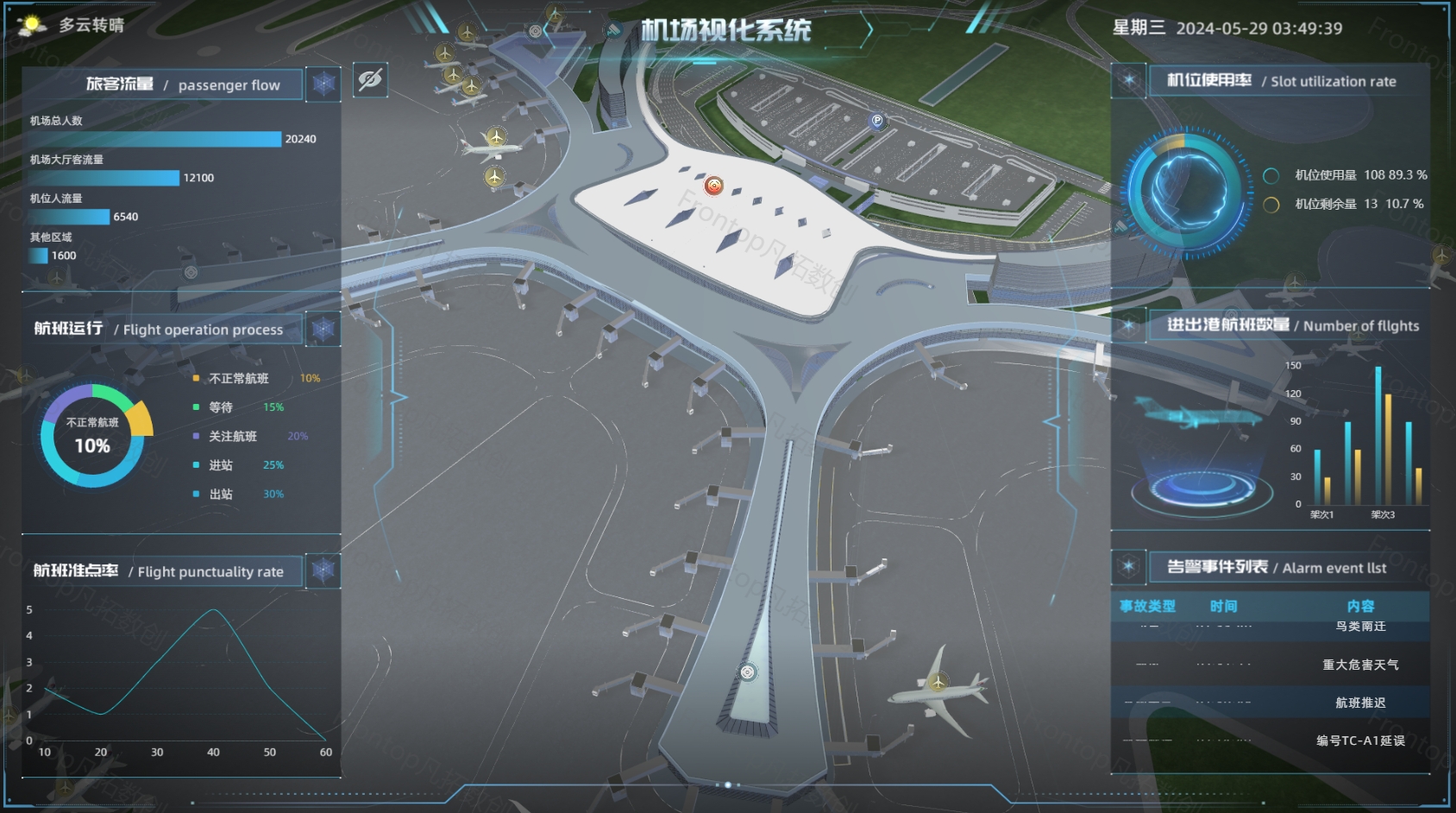Screen dimensions: 1456x813
Task: Click the 出站 legend entry
Action: tap(221, 494)
